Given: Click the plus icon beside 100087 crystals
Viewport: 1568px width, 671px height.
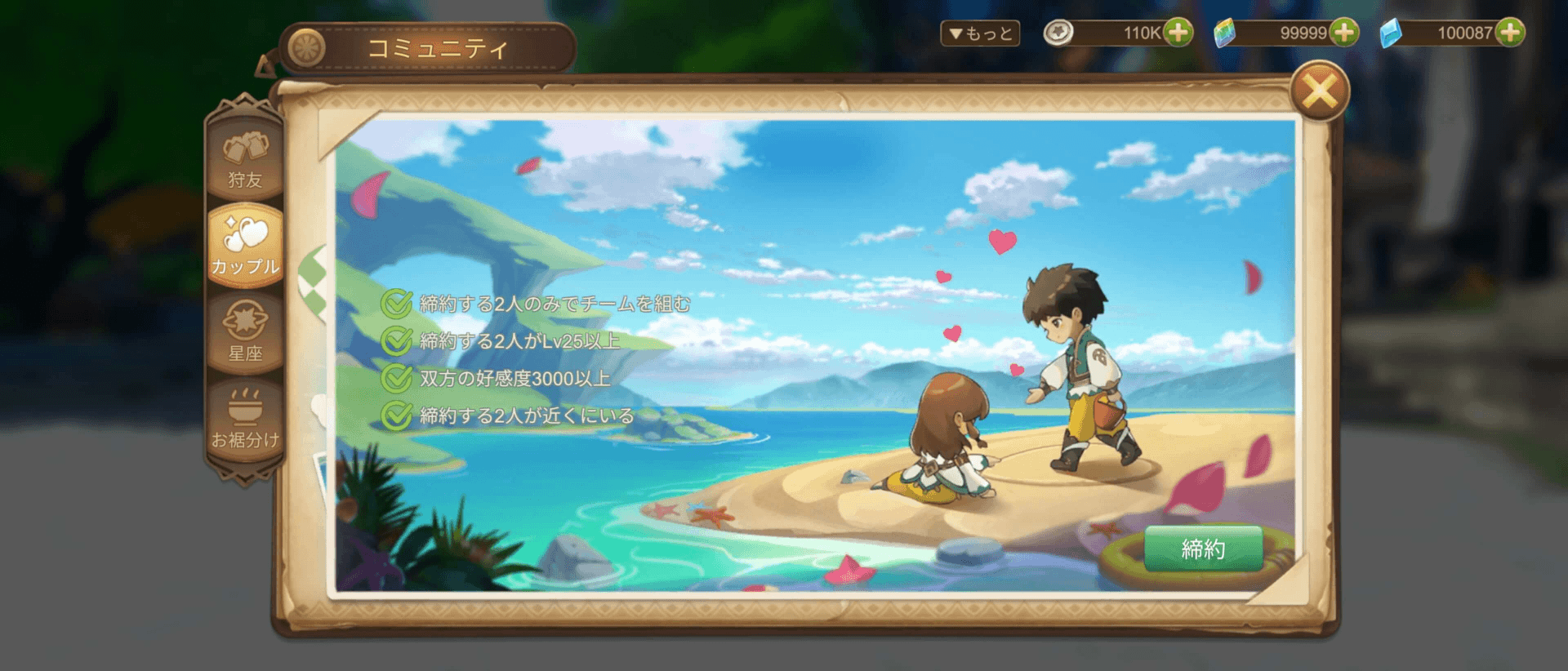Looking at the screenshot, I should (1509, 33).
